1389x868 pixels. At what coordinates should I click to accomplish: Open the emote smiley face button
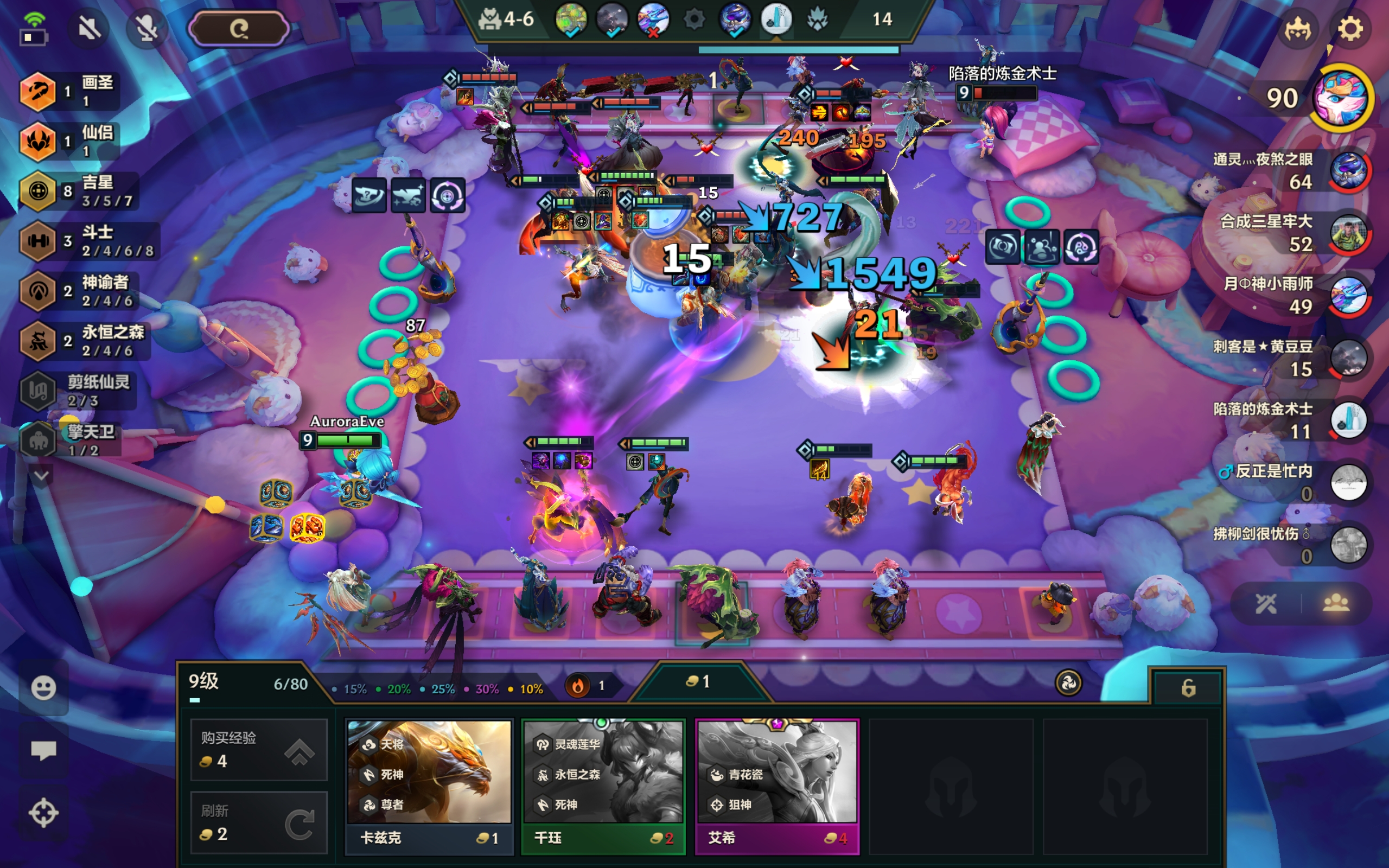click(x=43, y=687)
